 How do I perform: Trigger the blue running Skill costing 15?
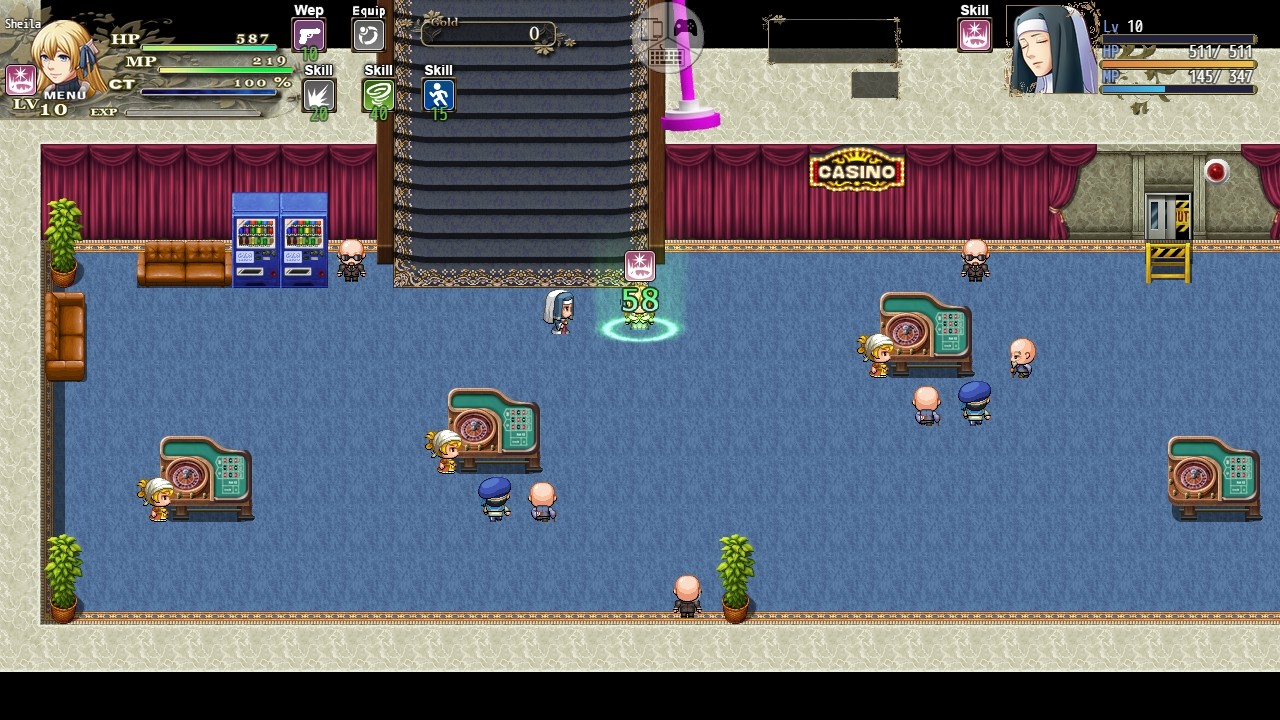pos(437,94)
